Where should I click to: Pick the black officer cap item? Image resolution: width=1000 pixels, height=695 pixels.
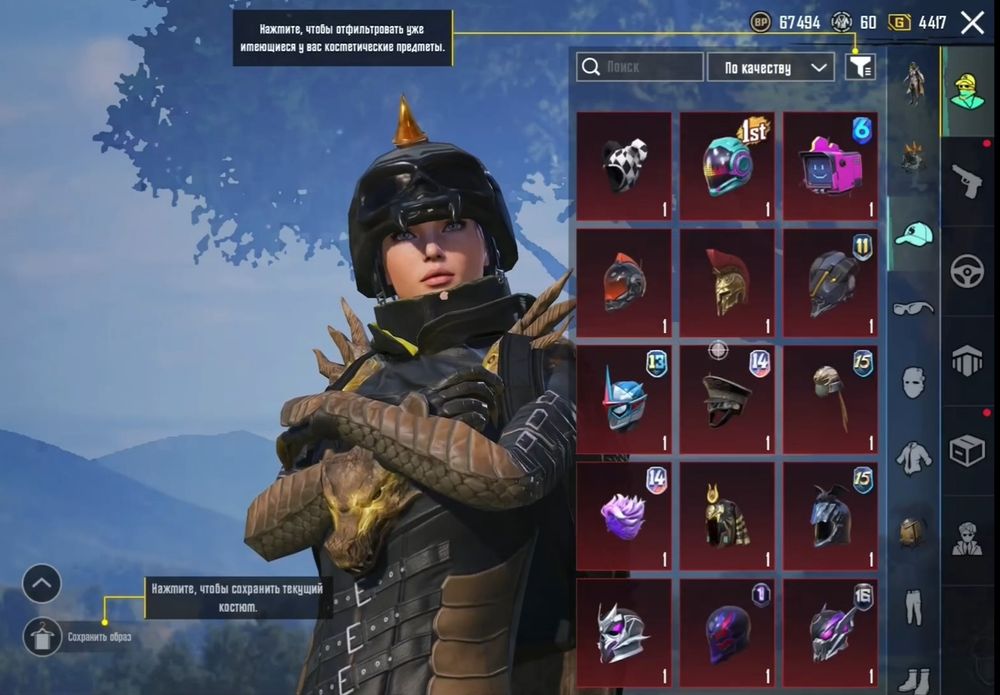point(727,400)
